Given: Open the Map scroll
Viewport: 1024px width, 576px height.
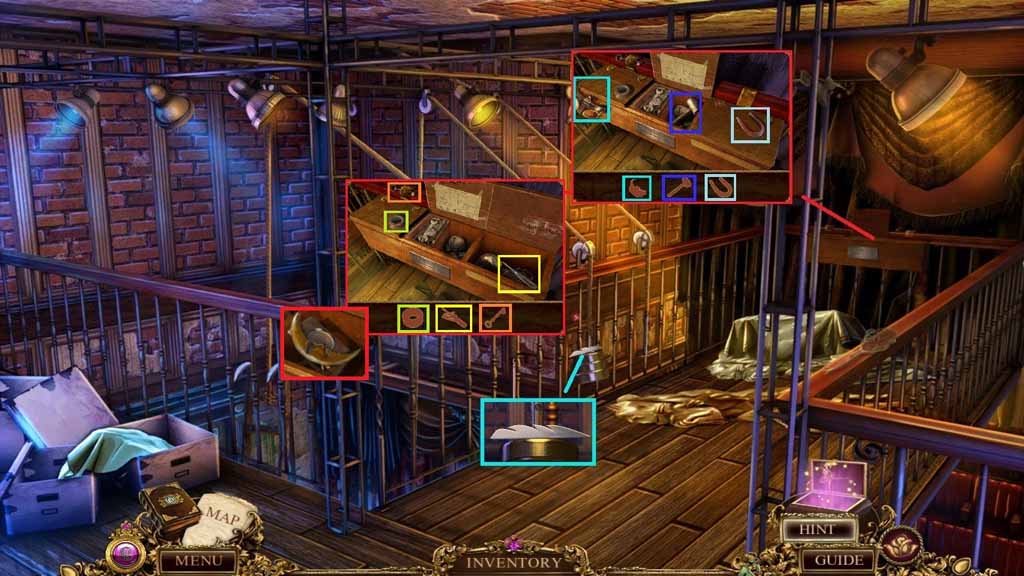Looking at the screenshot, I should point(222,517).
